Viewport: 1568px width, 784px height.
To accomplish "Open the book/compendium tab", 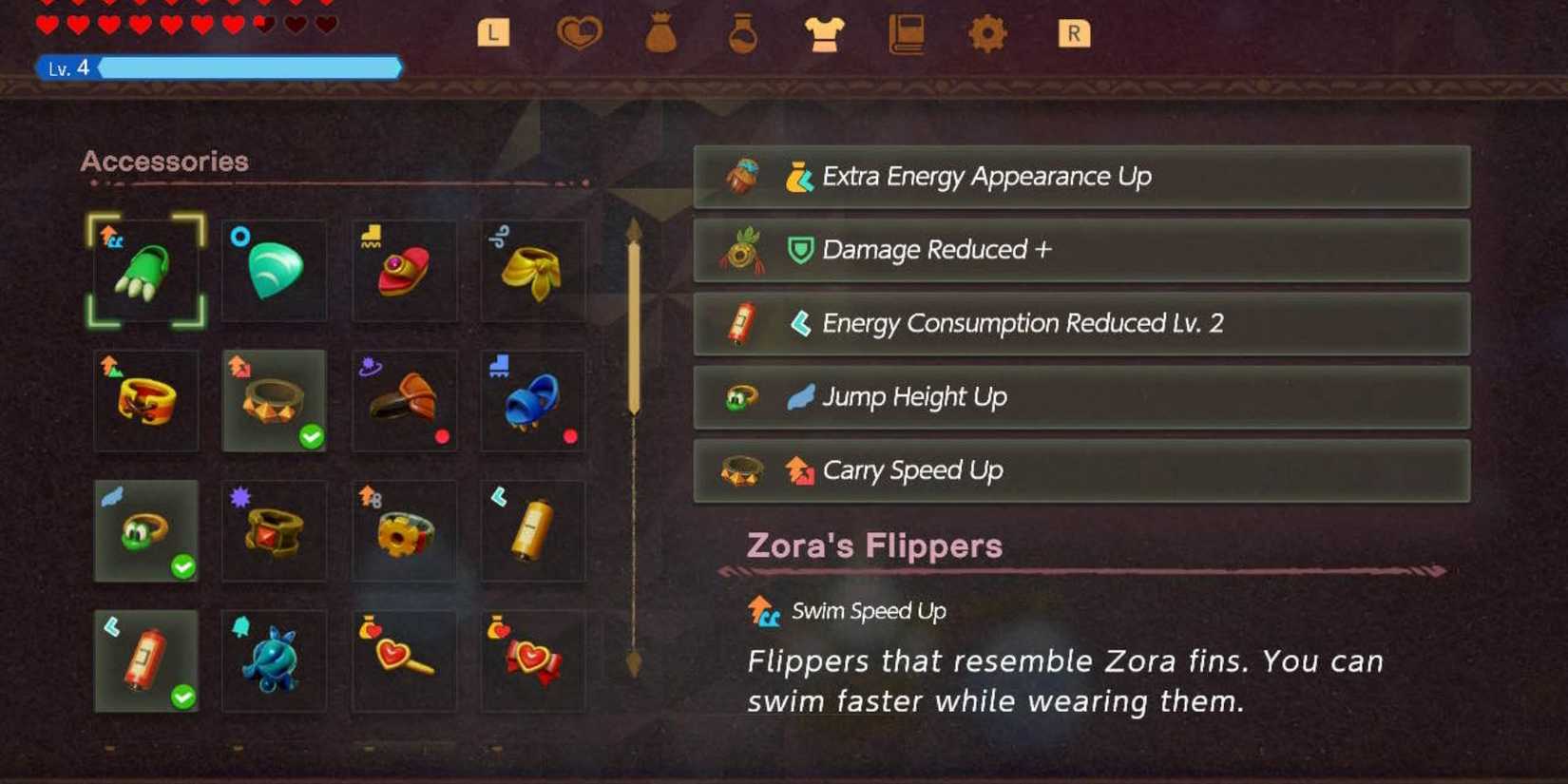I will click(x=908, y=31).
